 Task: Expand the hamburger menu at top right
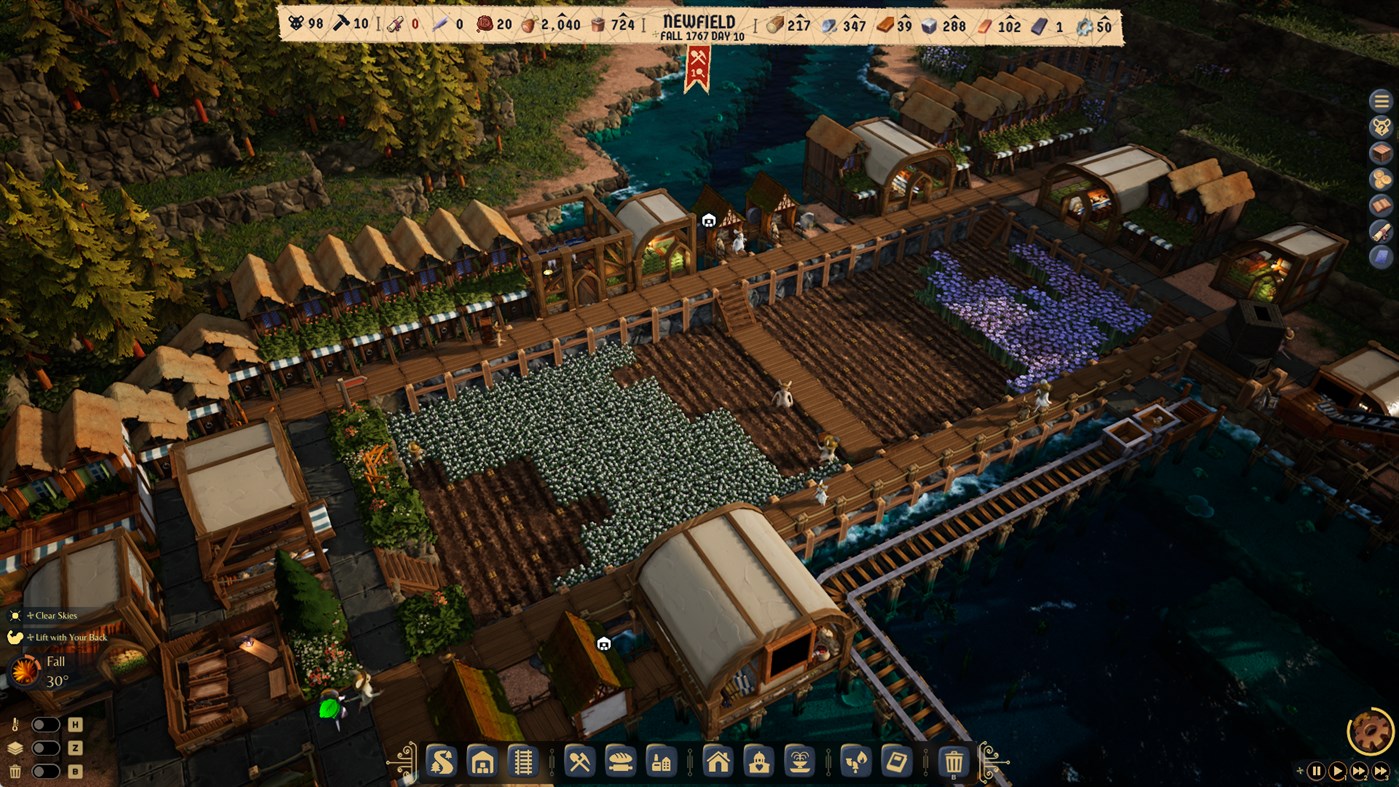click(1381, 101)
